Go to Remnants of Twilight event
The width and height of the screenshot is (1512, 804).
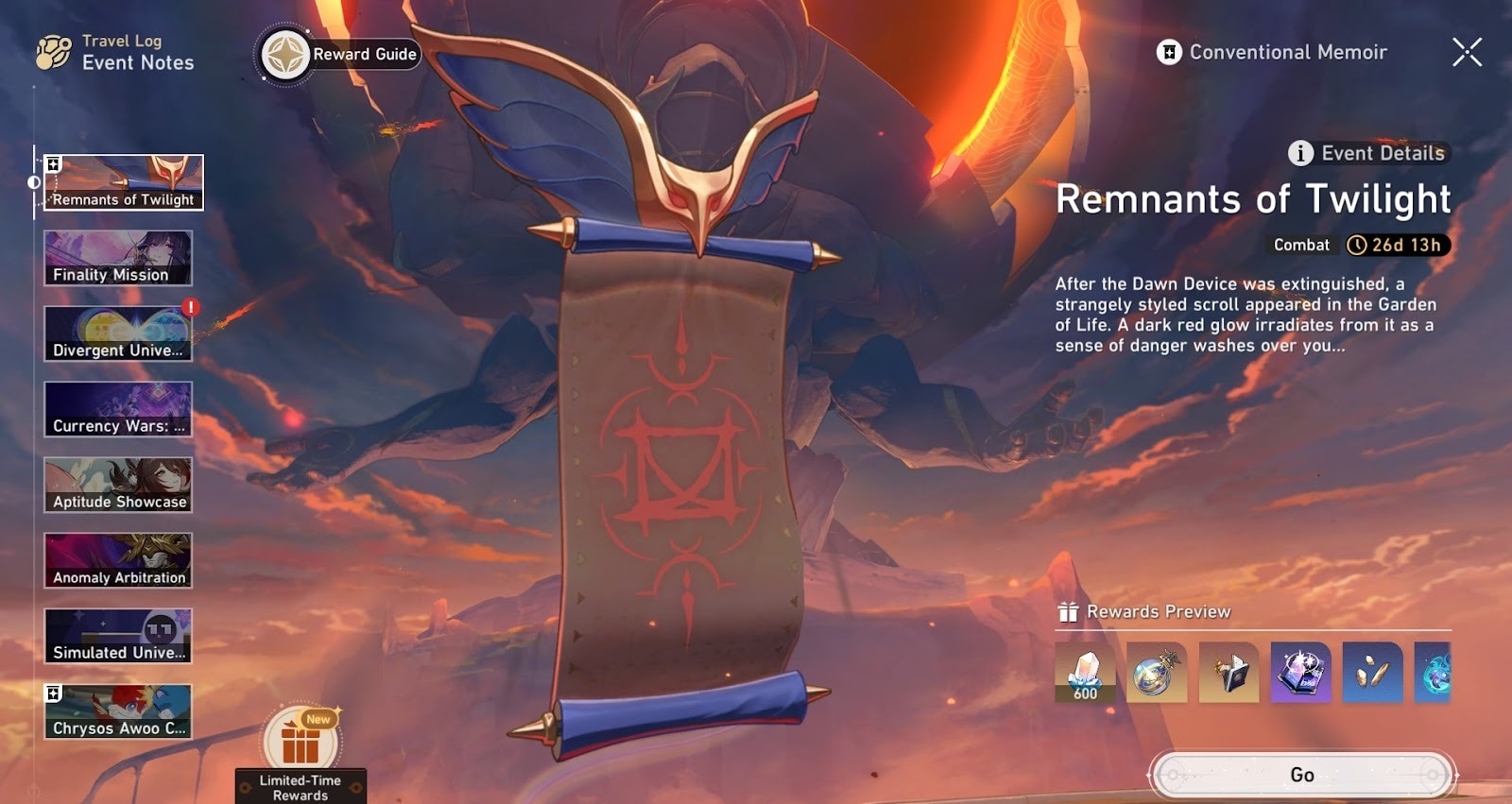click(1301, 775)
